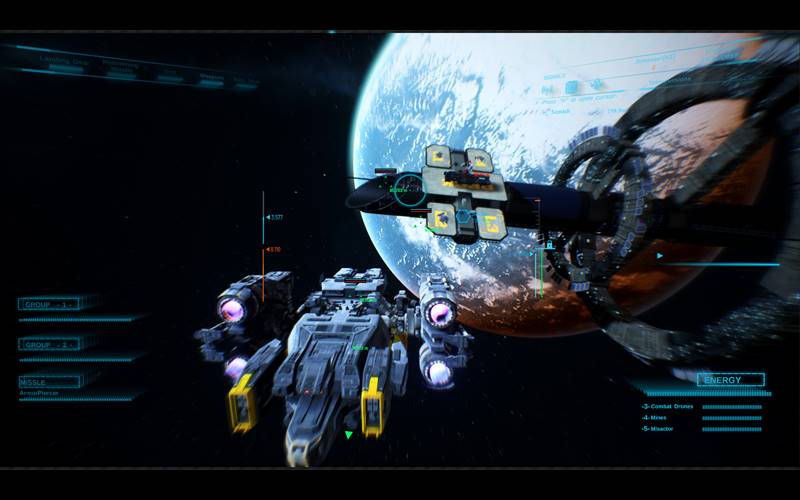Select weapon Group 2
This screenshot has width=800, height=500.
pyautogui.click(x=49, y=344)
